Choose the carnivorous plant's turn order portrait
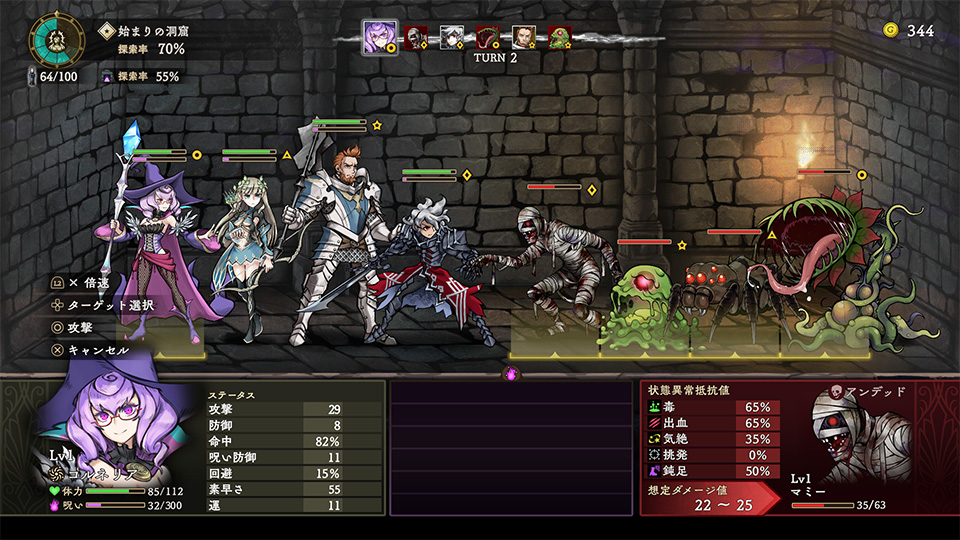 pyautogui.click(x=488, y=38)
